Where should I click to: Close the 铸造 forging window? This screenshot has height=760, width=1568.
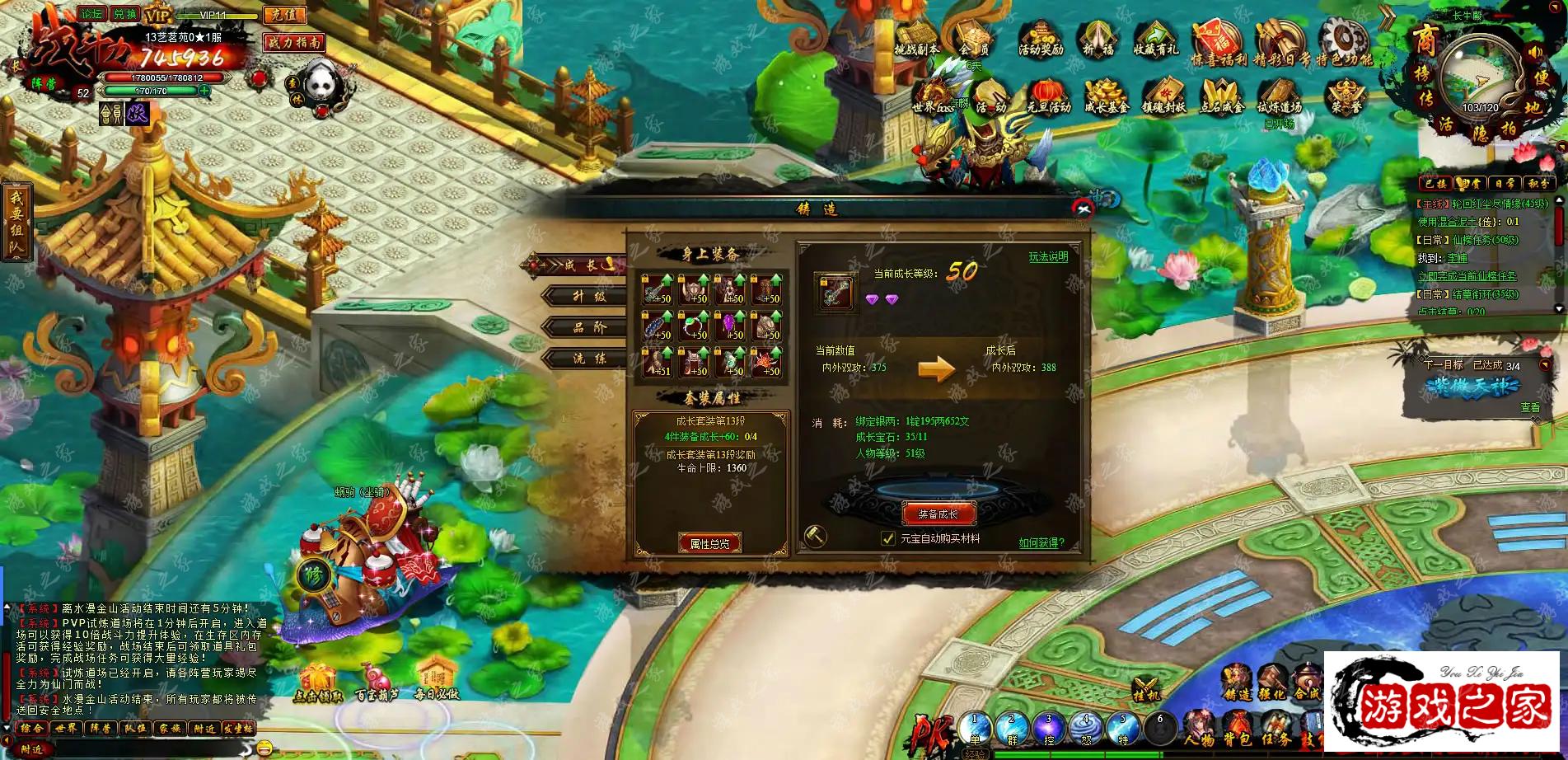click(1083, 209)
